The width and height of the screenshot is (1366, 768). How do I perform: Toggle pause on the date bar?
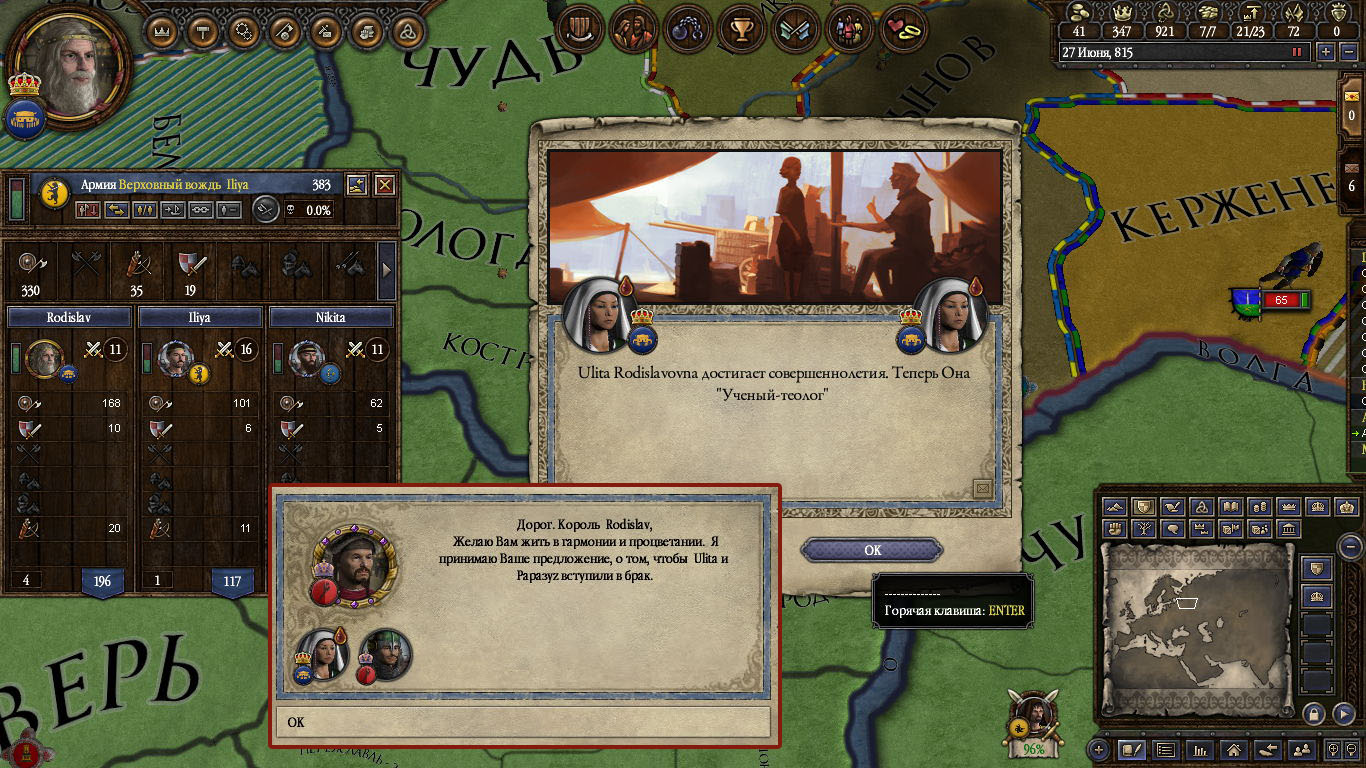[1298, 52]
